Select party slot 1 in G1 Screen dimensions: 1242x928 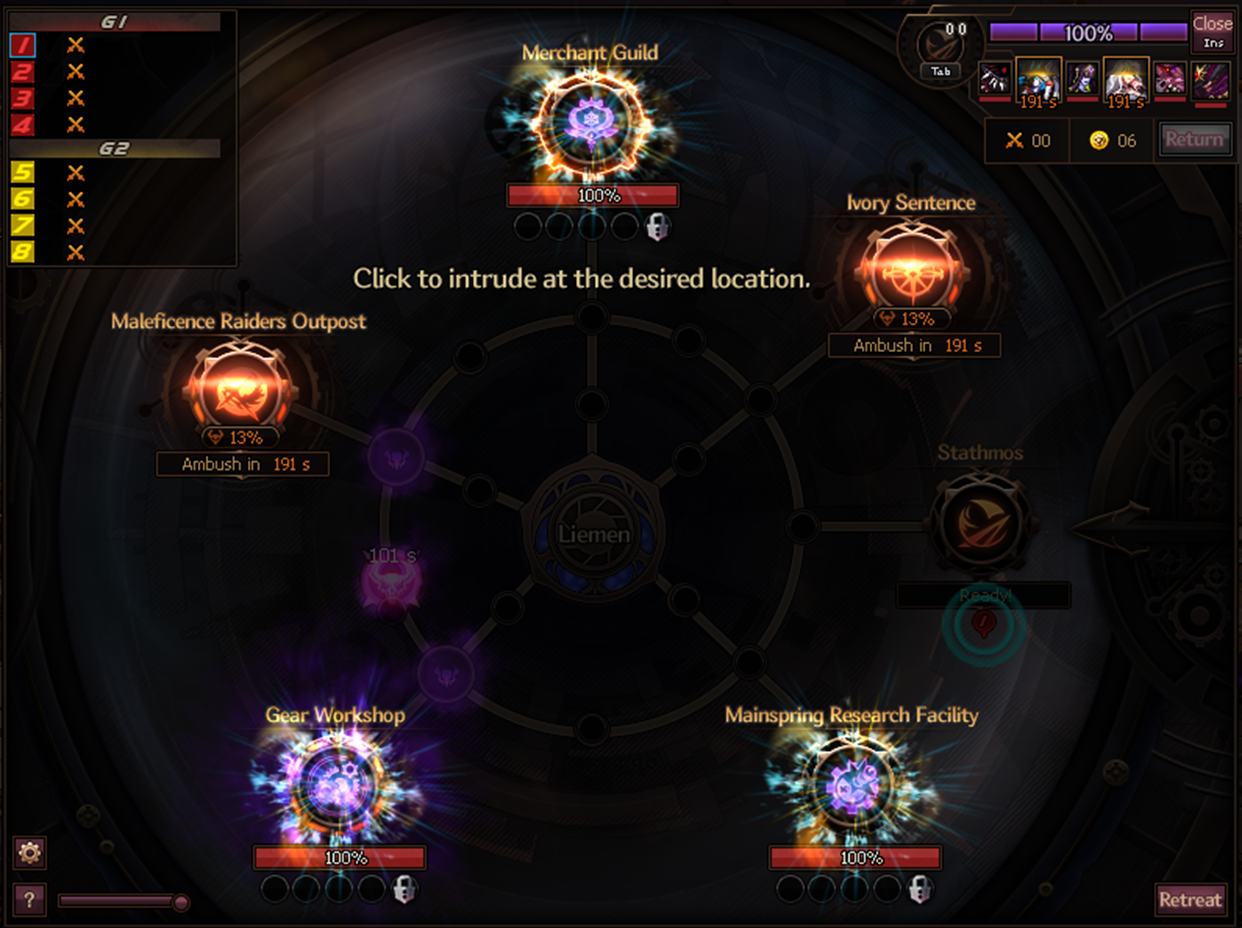pos(23,45)
